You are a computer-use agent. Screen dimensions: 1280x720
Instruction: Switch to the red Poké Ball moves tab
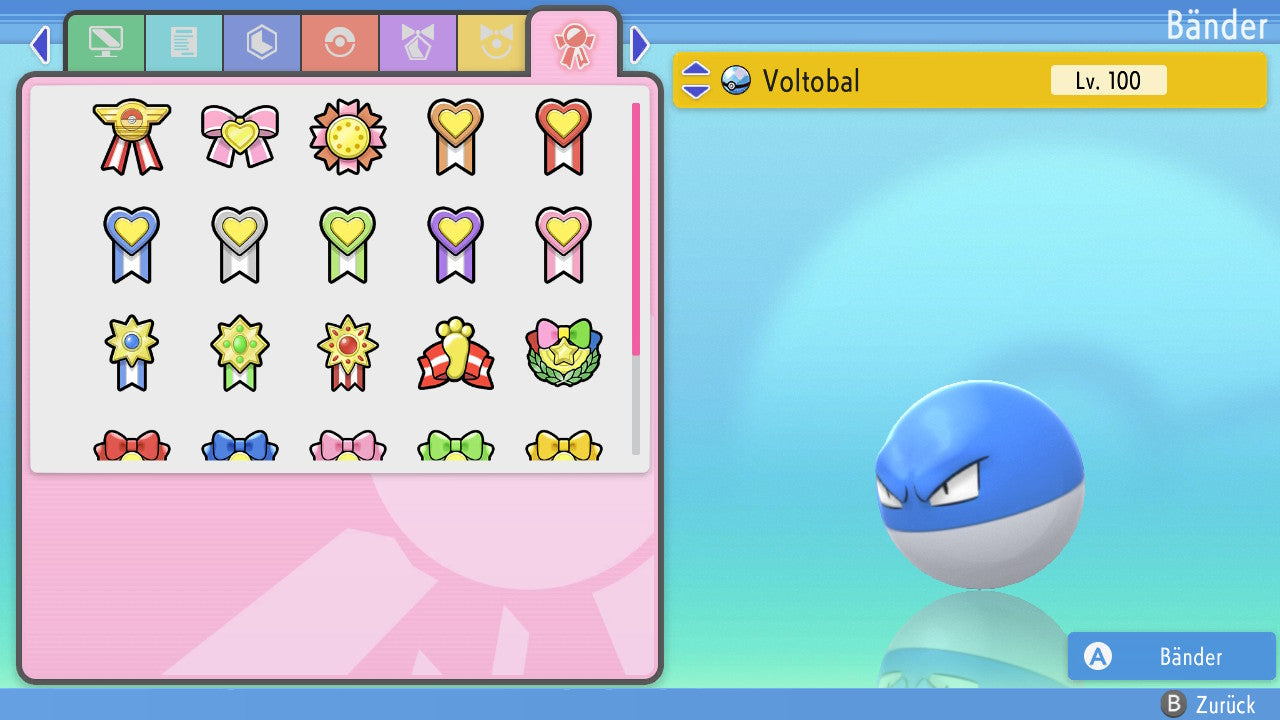[339, 43]
